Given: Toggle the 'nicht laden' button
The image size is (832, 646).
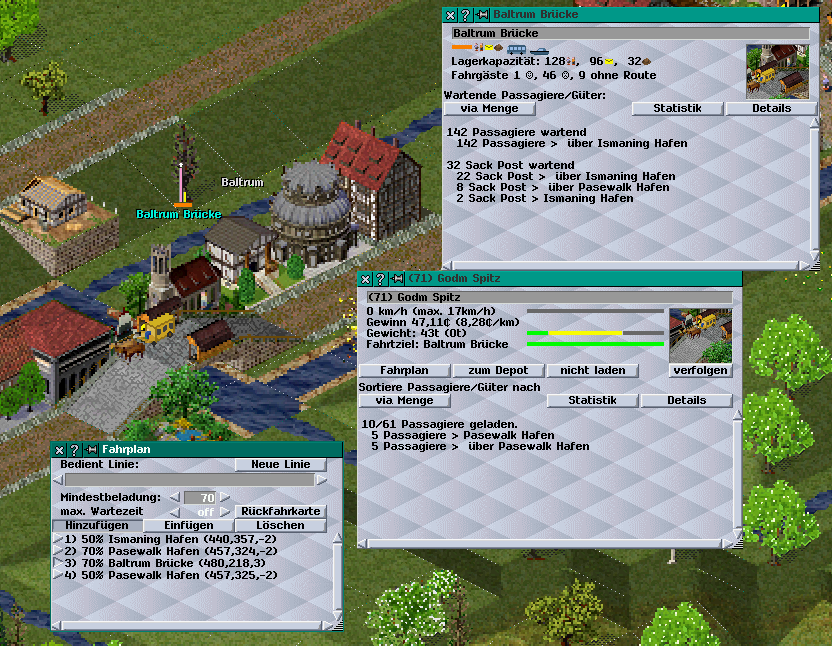Looking at the screenshot, I should point(592,370).
